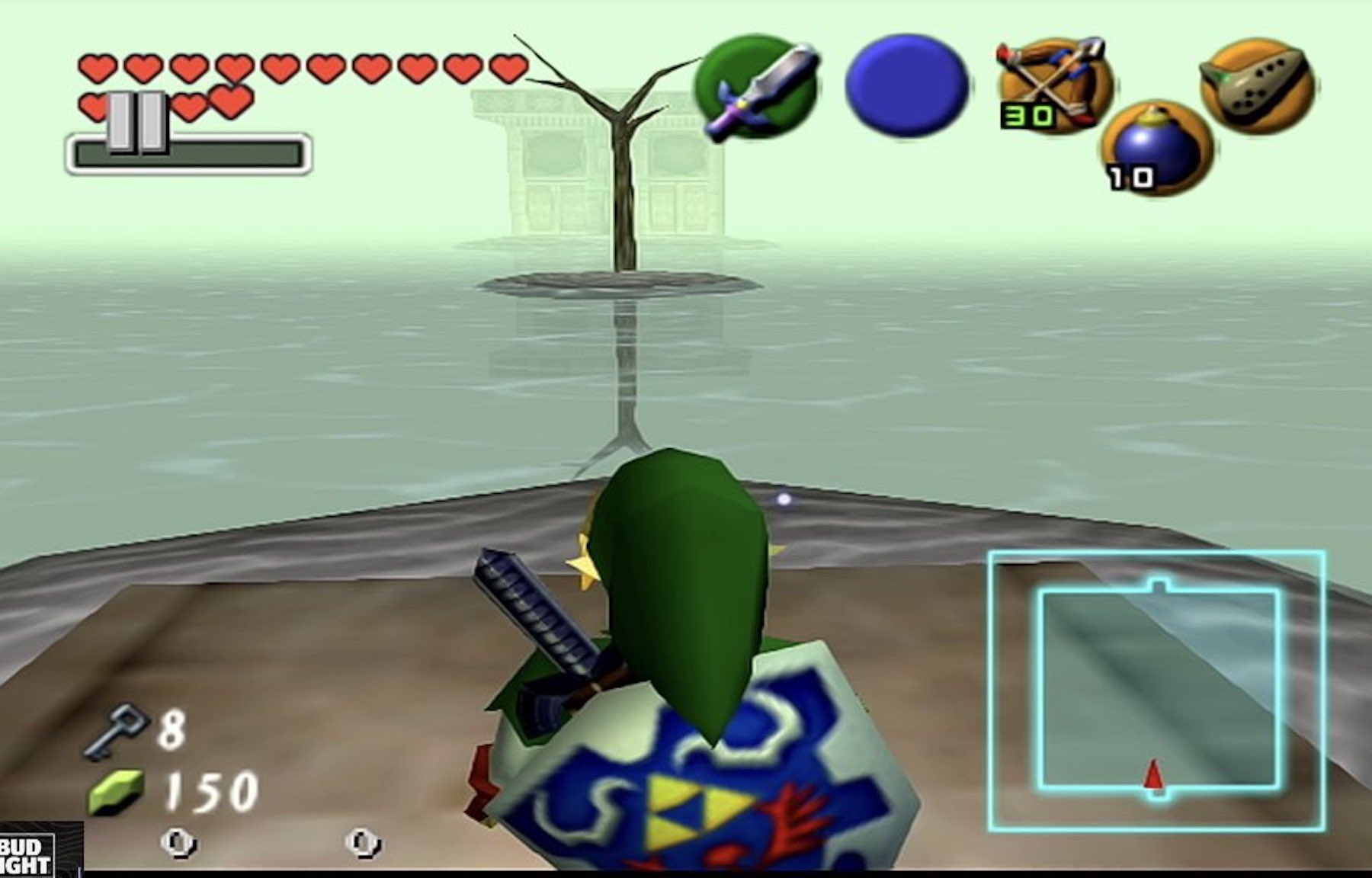The height and width of the screenshot is (878, 1372).
Task: Click the Fairy Bow item icon showing 30 arrows
Action: [x=1052, y=84]
